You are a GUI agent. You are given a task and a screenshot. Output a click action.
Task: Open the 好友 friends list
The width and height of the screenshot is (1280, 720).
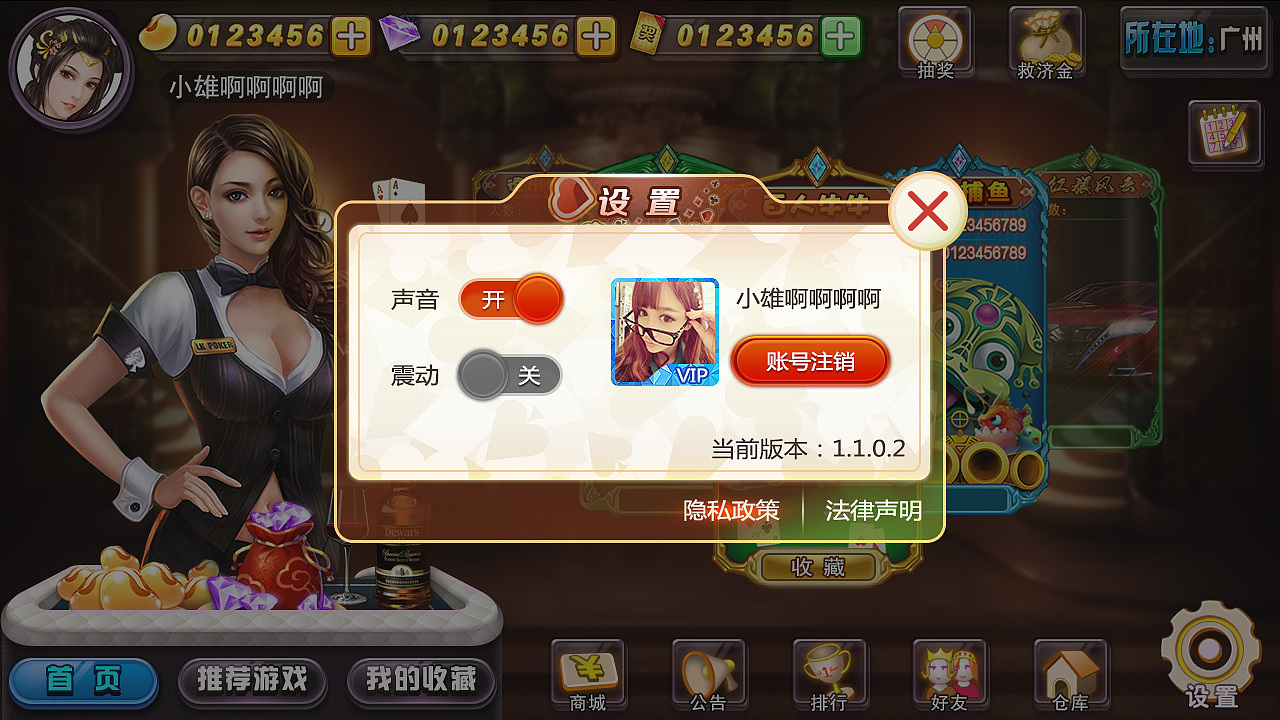coord(949,672)
